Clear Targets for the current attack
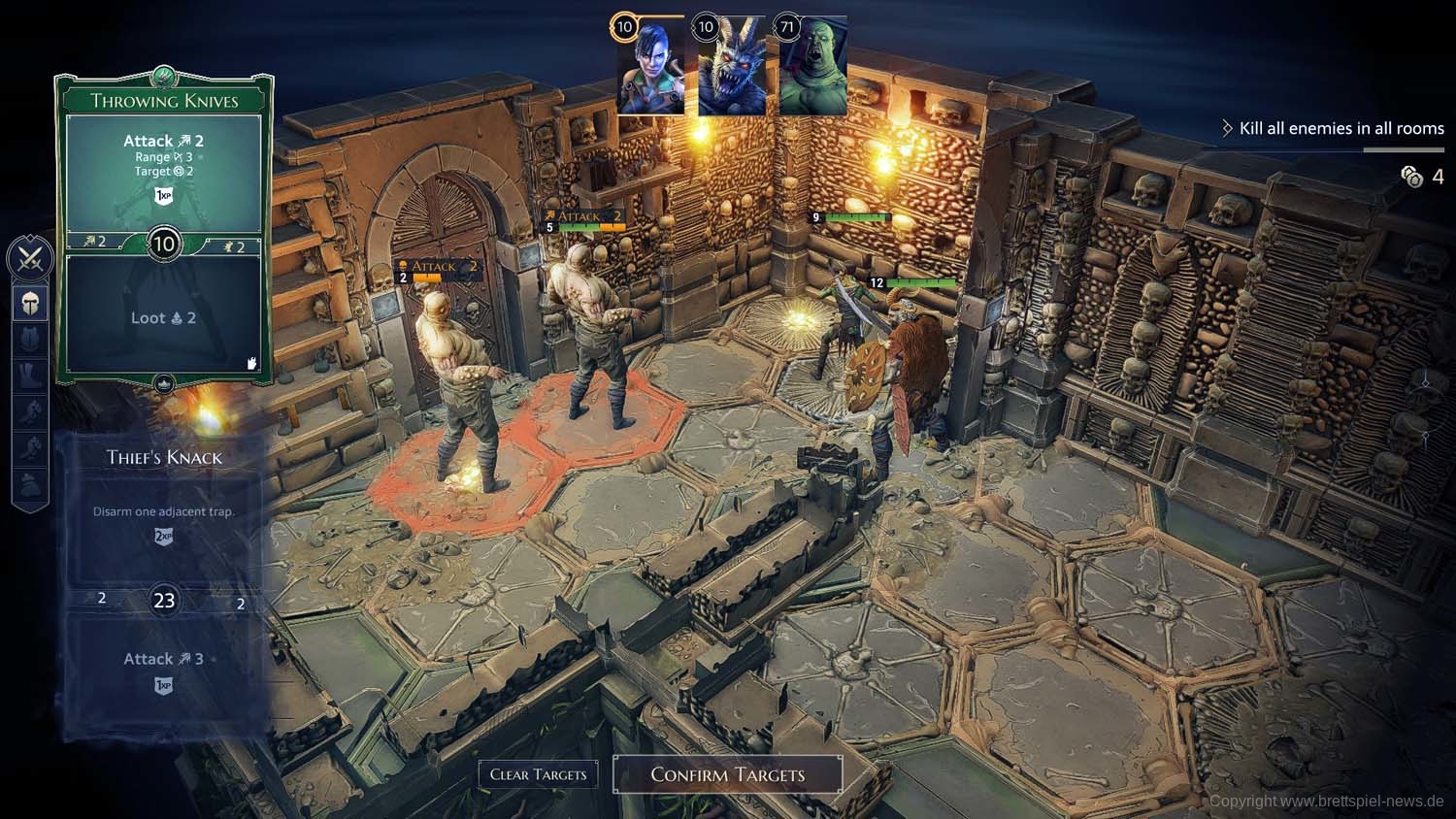Screen dimensions: 1456x819 [x=538, y=774]
